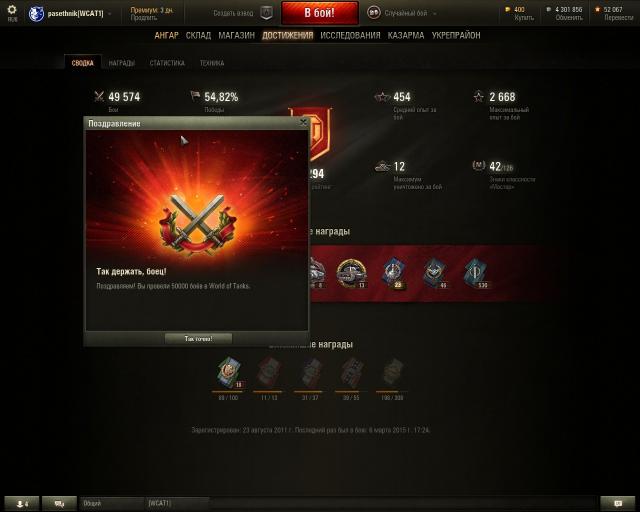
Task: Confirm the congratulation with "Так точно!"
Action: pos(197,339)
